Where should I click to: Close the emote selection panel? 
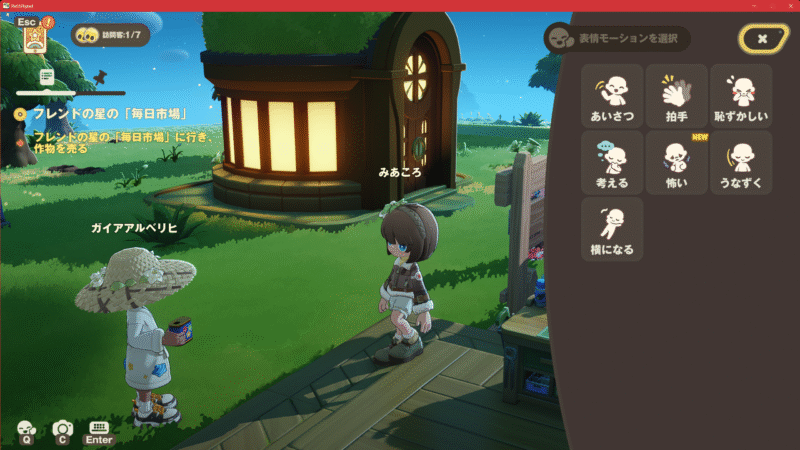pos(762,38)
